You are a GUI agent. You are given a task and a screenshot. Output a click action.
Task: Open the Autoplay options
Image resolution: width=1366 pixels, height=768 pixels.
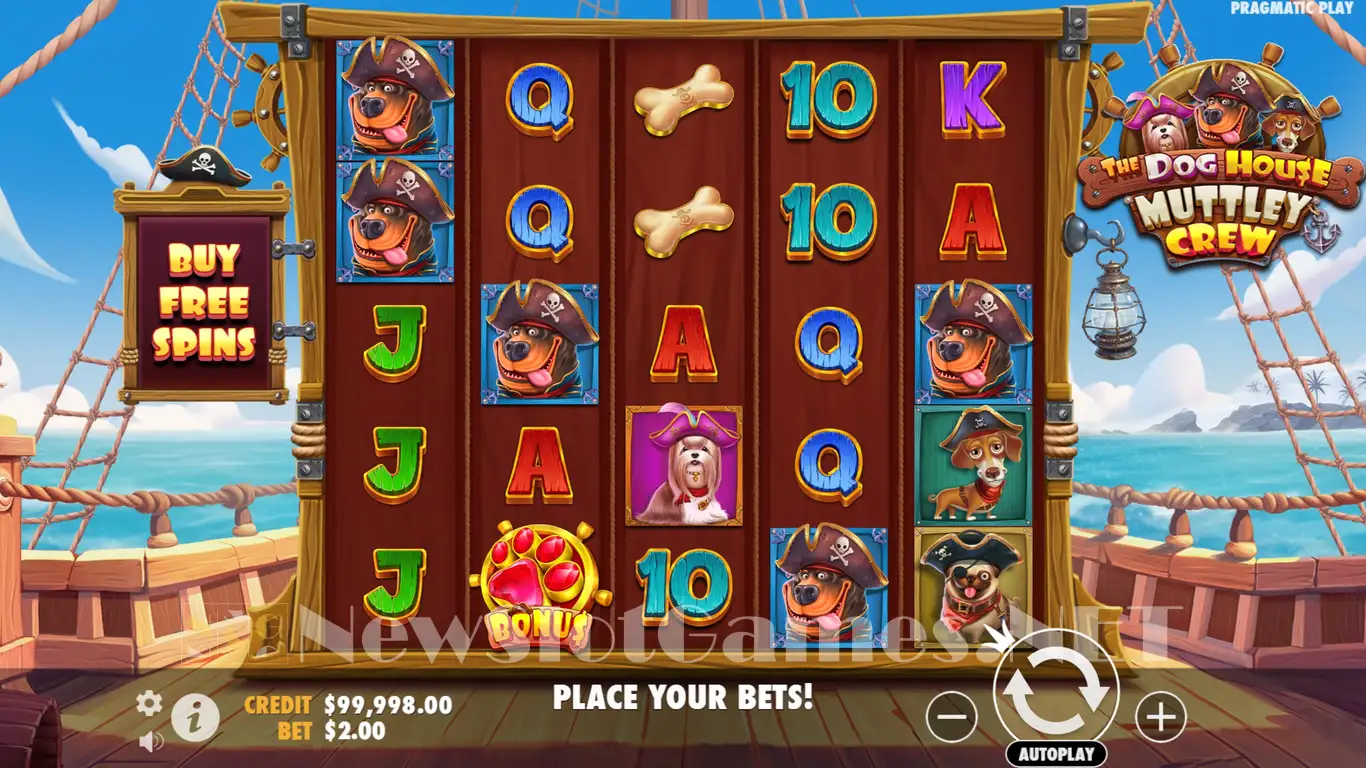(1056, 754)
